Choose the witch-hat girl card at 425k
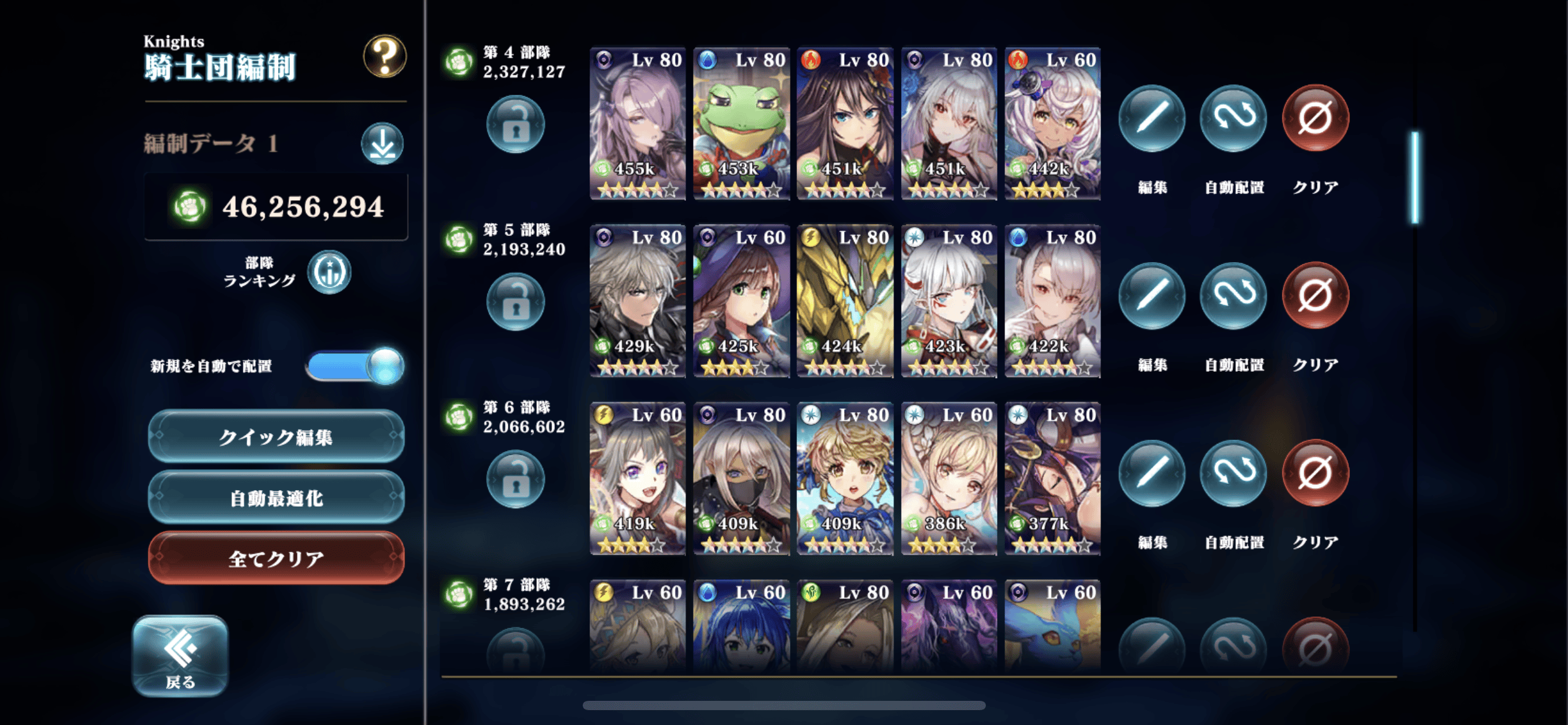Image resolution: width=1568 pixels, height=725 pixels. pyautogui.click(x=741, y=301)
